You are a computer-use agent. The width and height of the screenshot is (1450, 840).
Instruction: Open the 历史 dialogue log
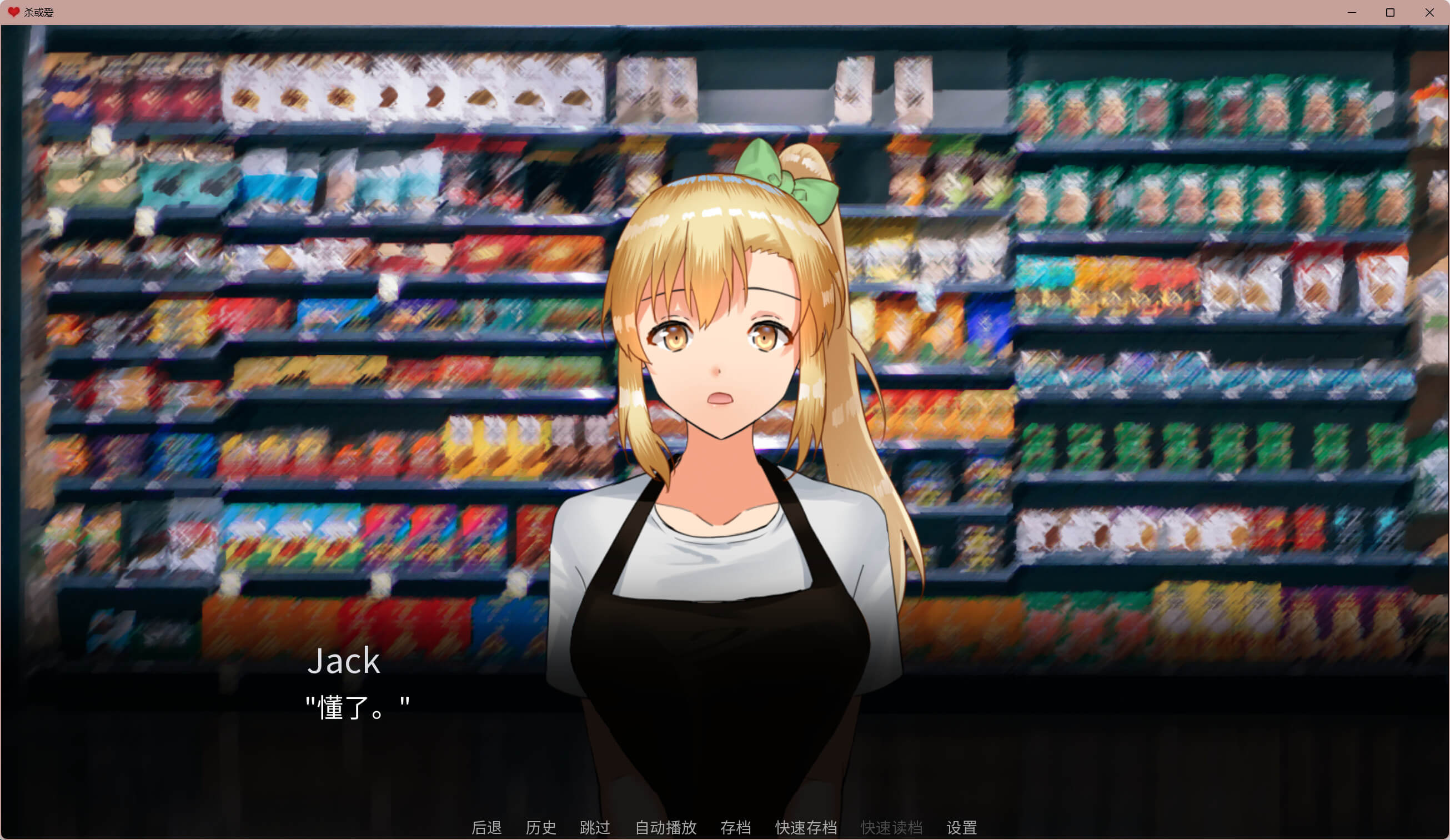pyautogui.click(x=540, y=827)
